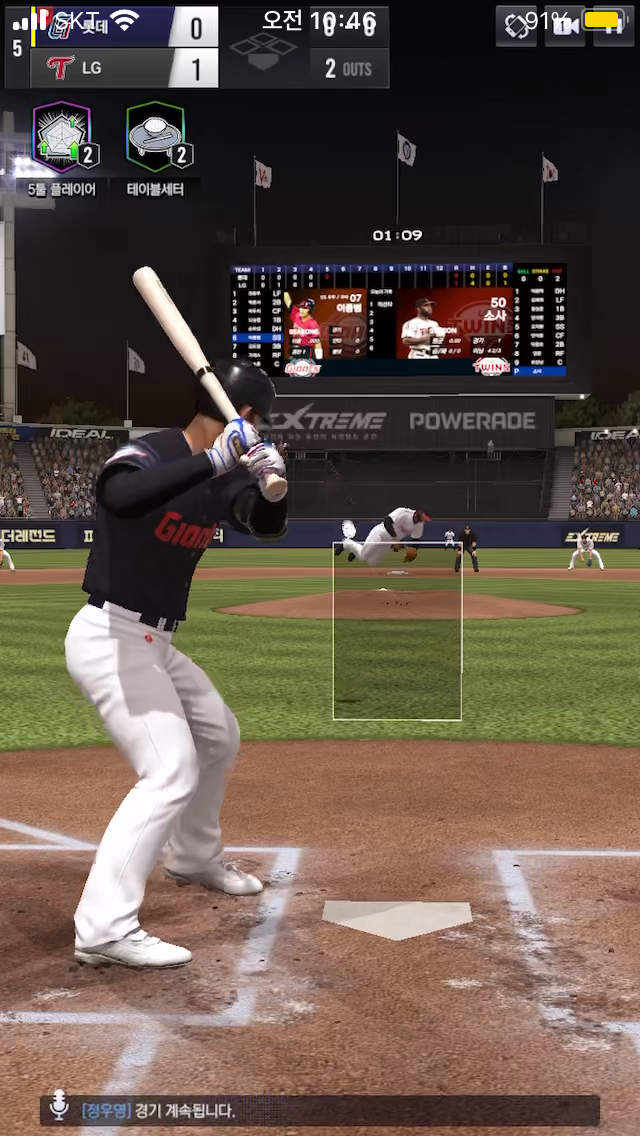The image size is (640, 1136).
Task: Open the commentary bar with microphone icon
Action: point(320,1110)
